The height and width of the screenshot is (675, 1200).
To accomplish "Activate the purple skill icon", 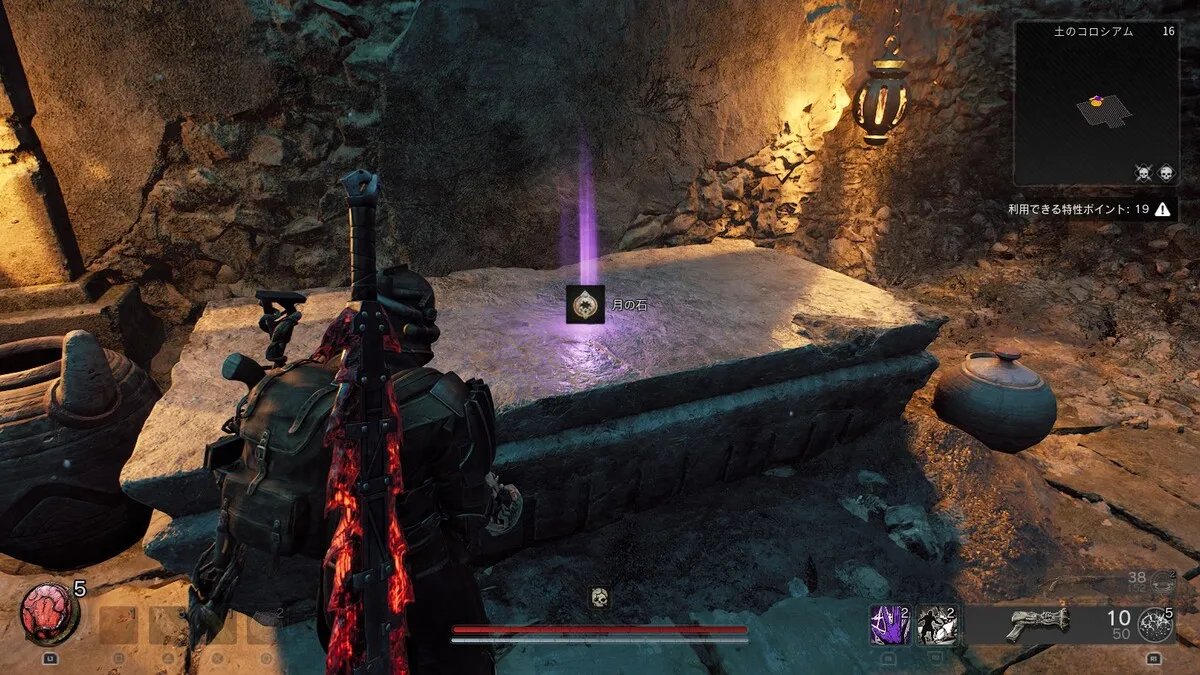I will [890, 624].
